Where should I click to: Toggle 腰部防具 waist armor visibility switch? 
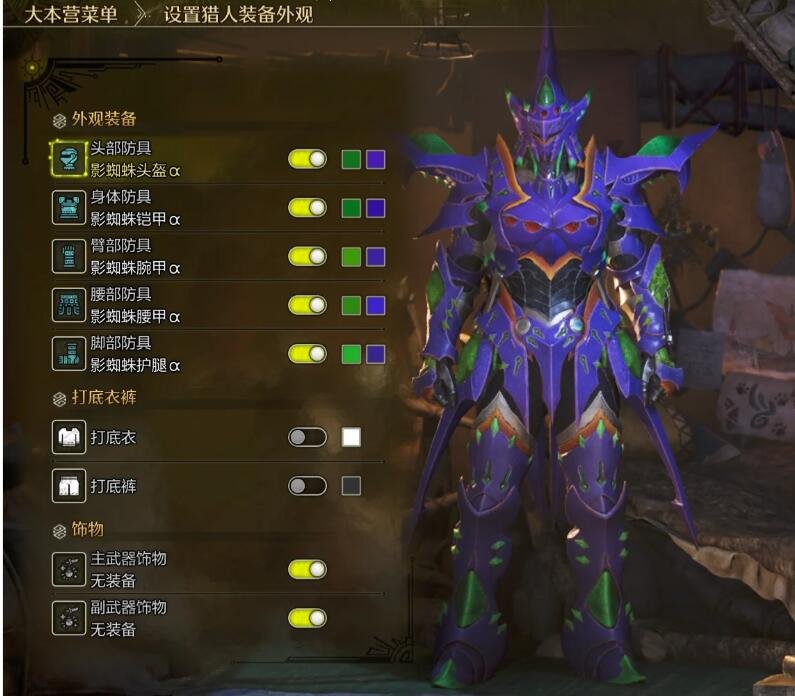click(x=307, y=305)
